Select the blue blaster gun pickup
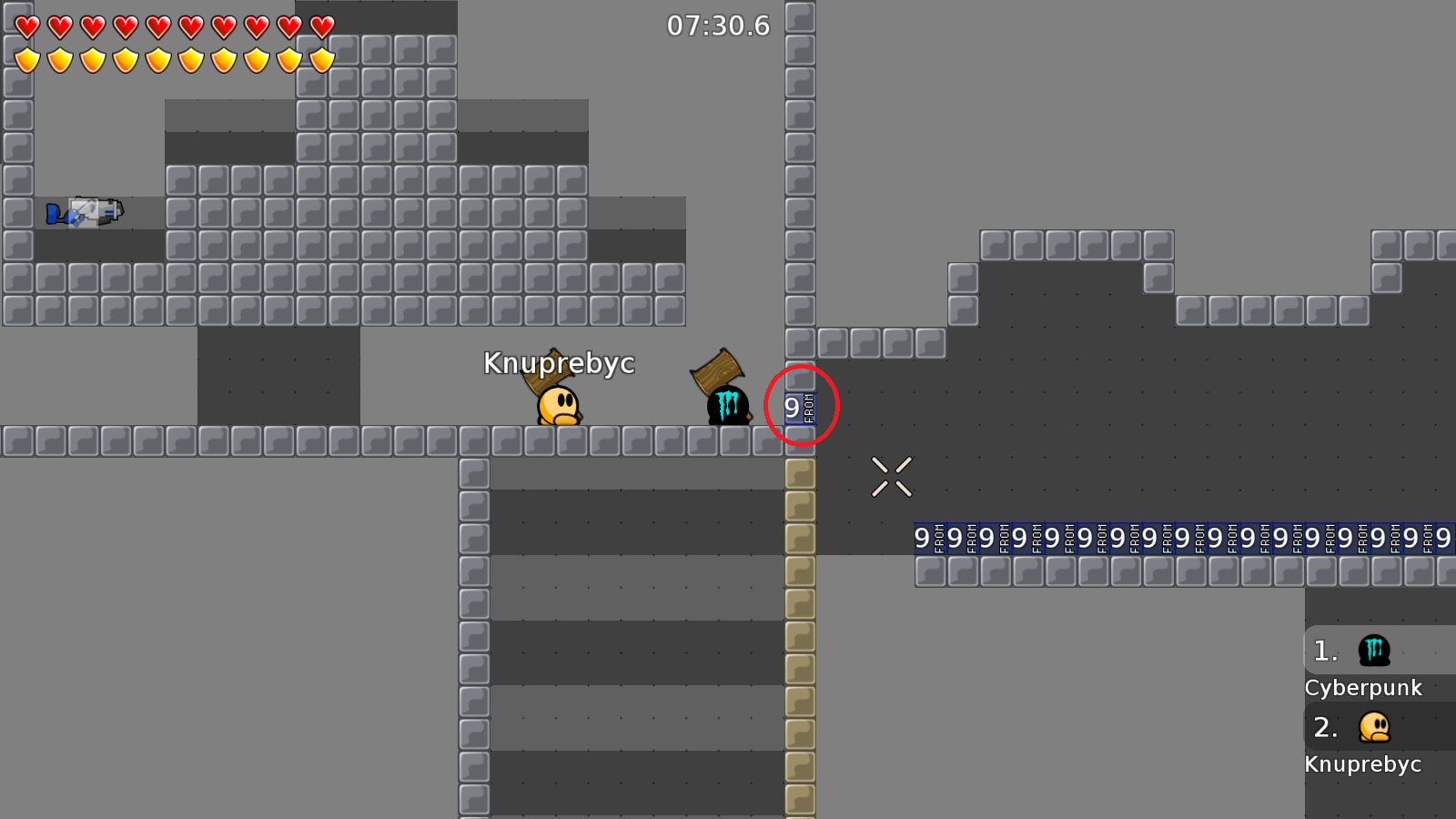This screenshot has width=1456, height=819. pos(86,211)
